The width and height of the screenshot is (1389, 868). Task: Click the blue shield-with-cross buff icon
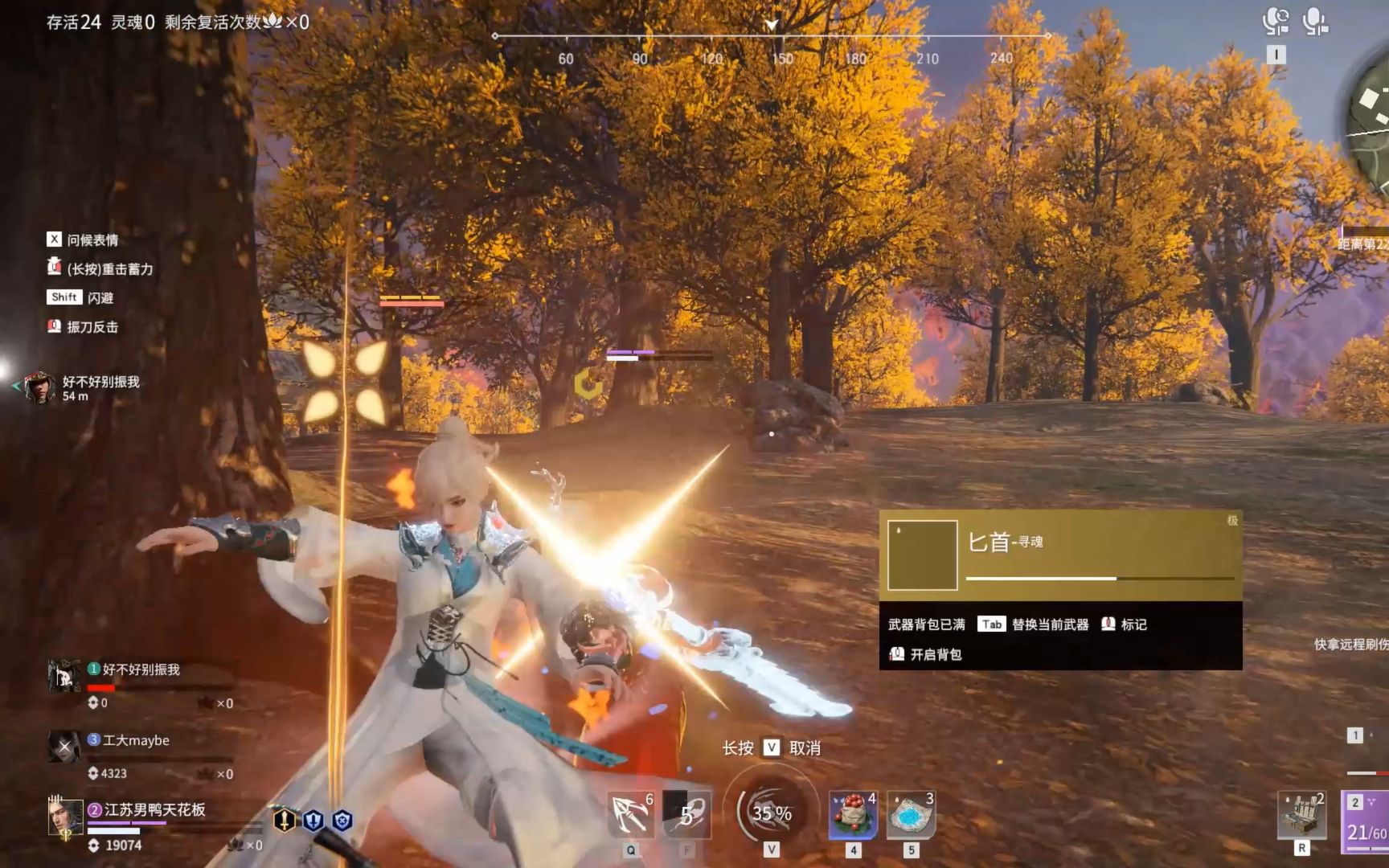tap(342, 821)
